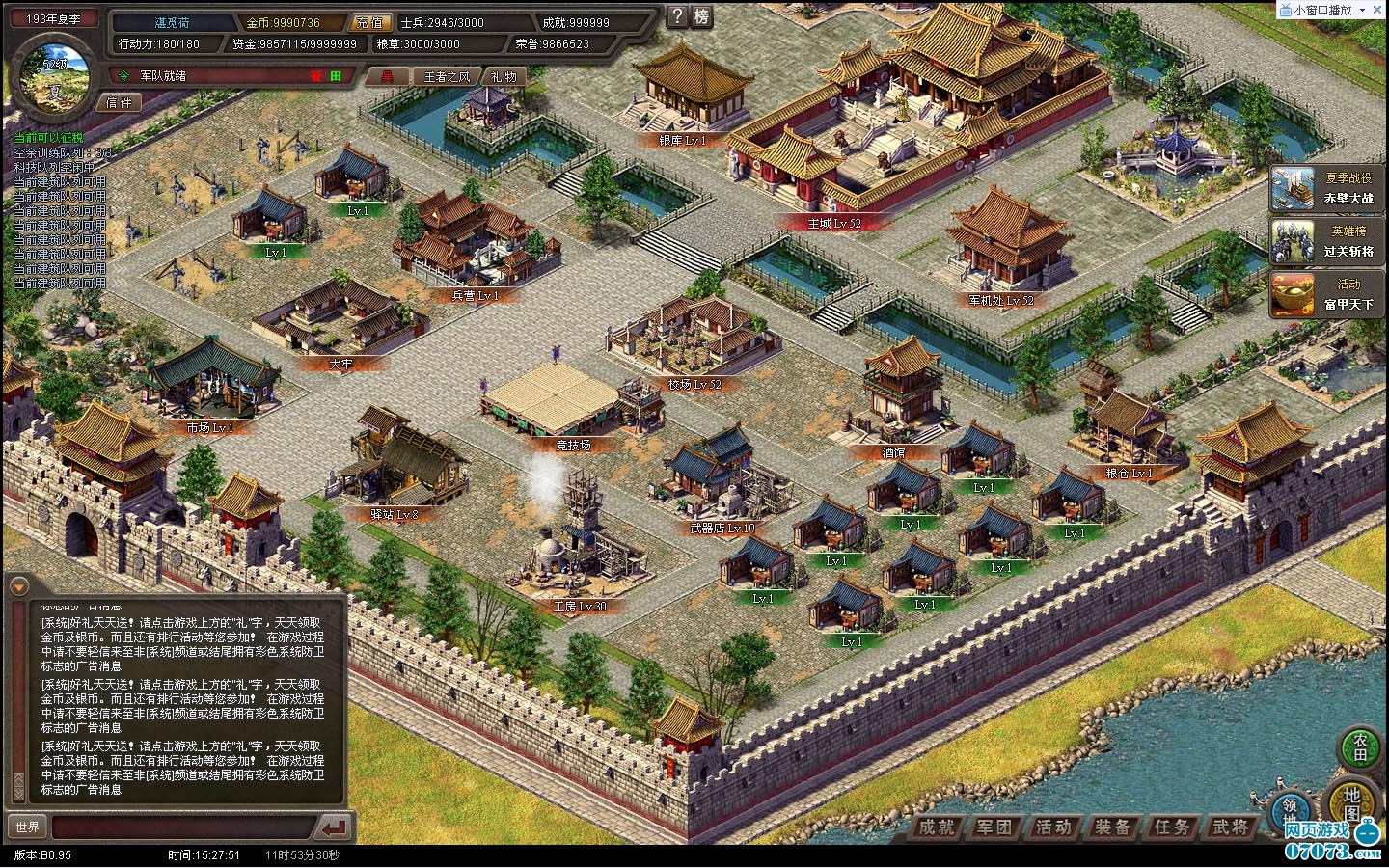Show the 榜 ranking list
This screenshot has width=1389, height=868.
[702, 15]
